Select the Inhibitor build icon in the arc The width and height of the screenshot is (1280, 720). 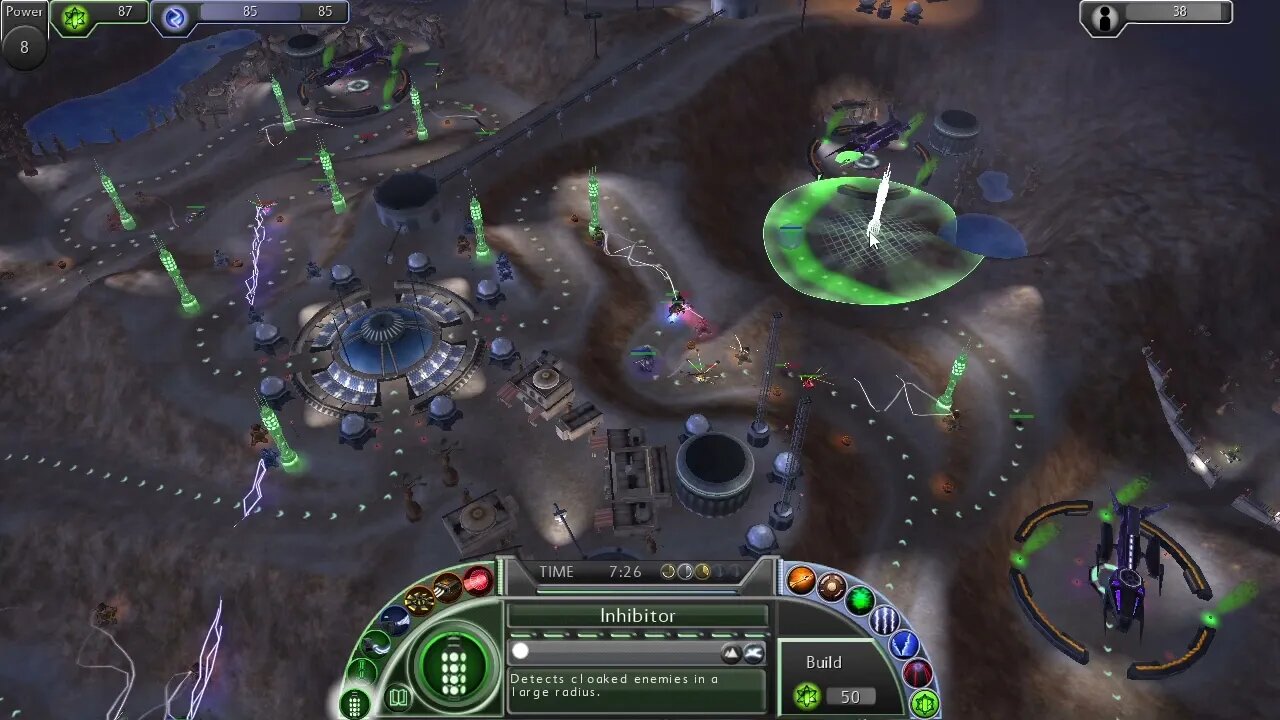pos(354,703)
